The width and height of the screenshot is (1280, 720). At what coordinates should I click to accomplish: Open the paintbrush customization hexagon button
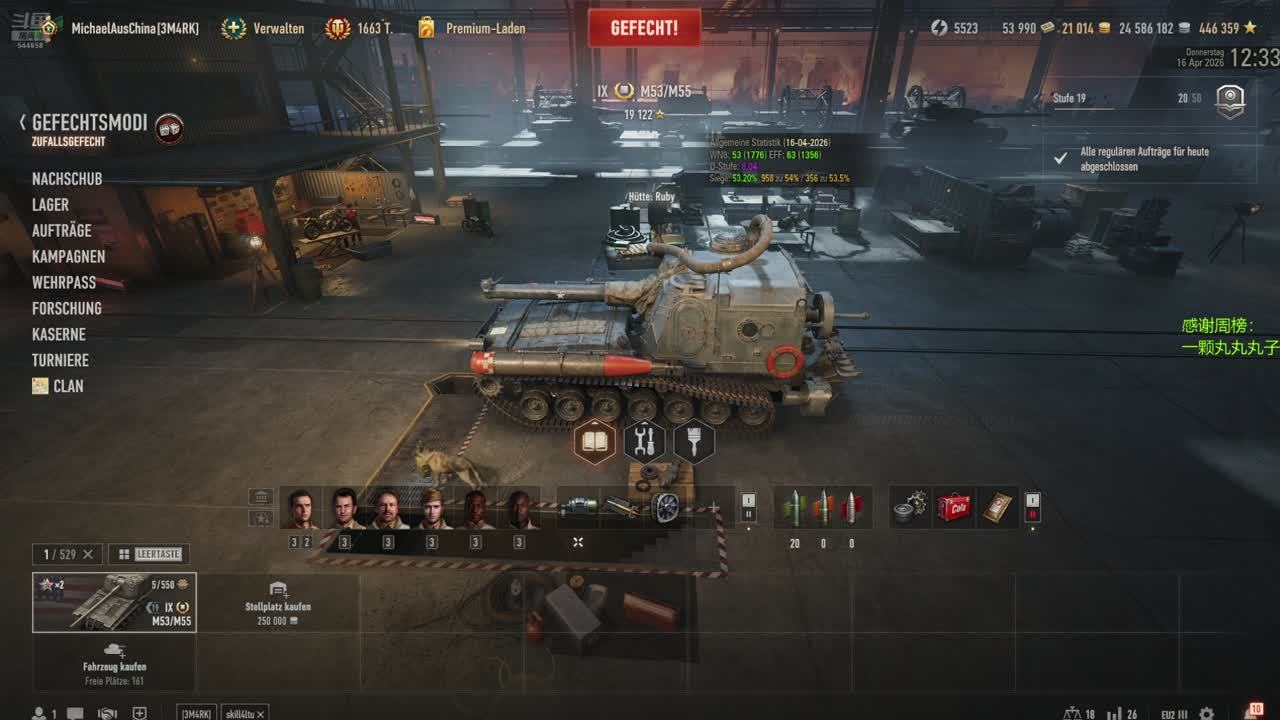694,441
